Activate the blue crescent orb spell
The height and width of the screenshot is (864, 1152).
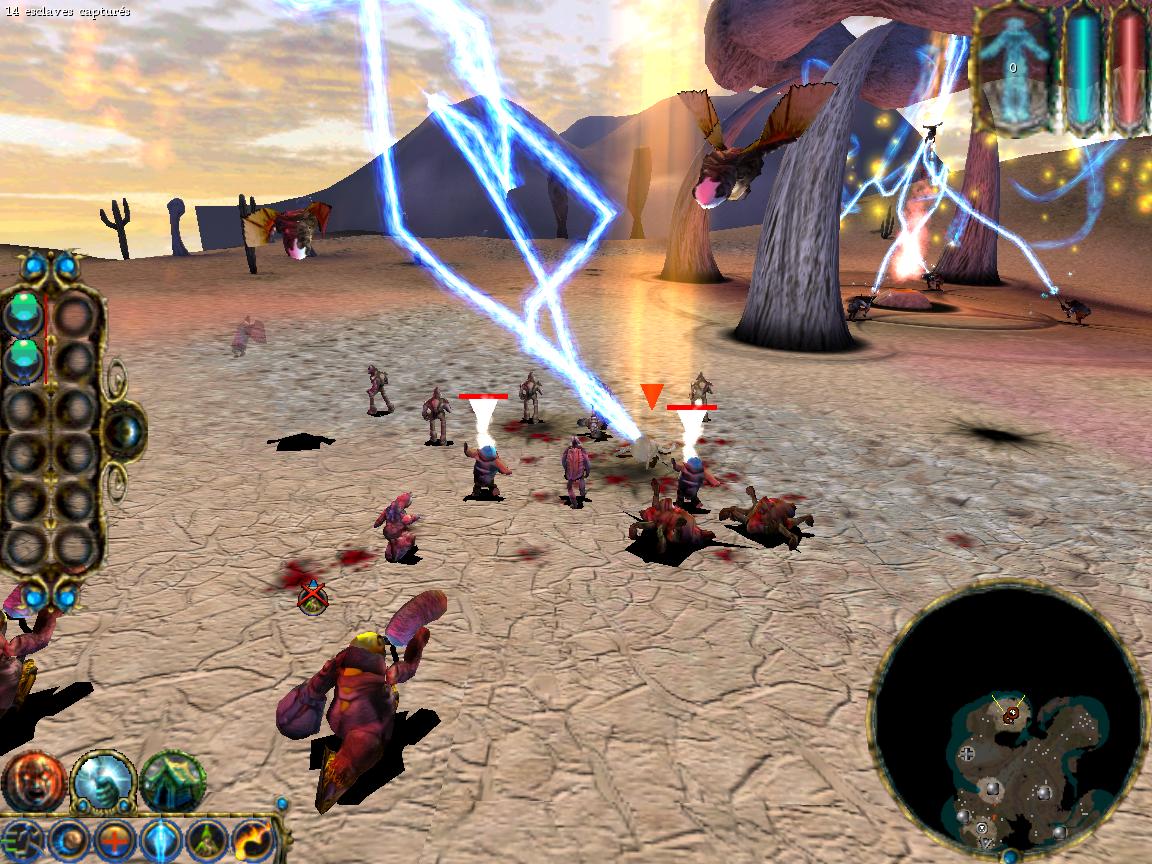(x=69, y=840)
